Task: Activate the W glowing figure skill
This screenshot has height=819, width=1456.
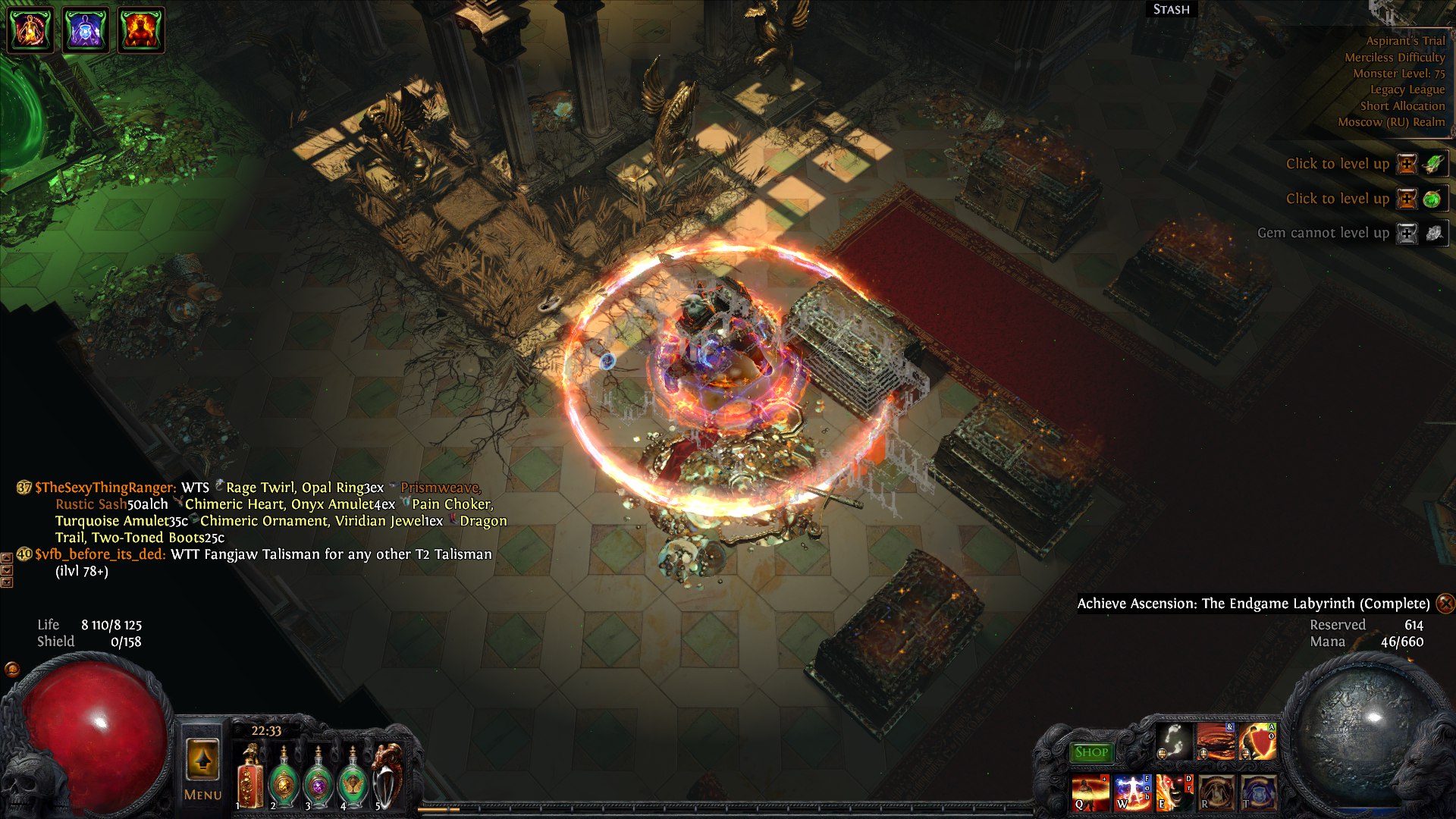Action: (1131, 792)
